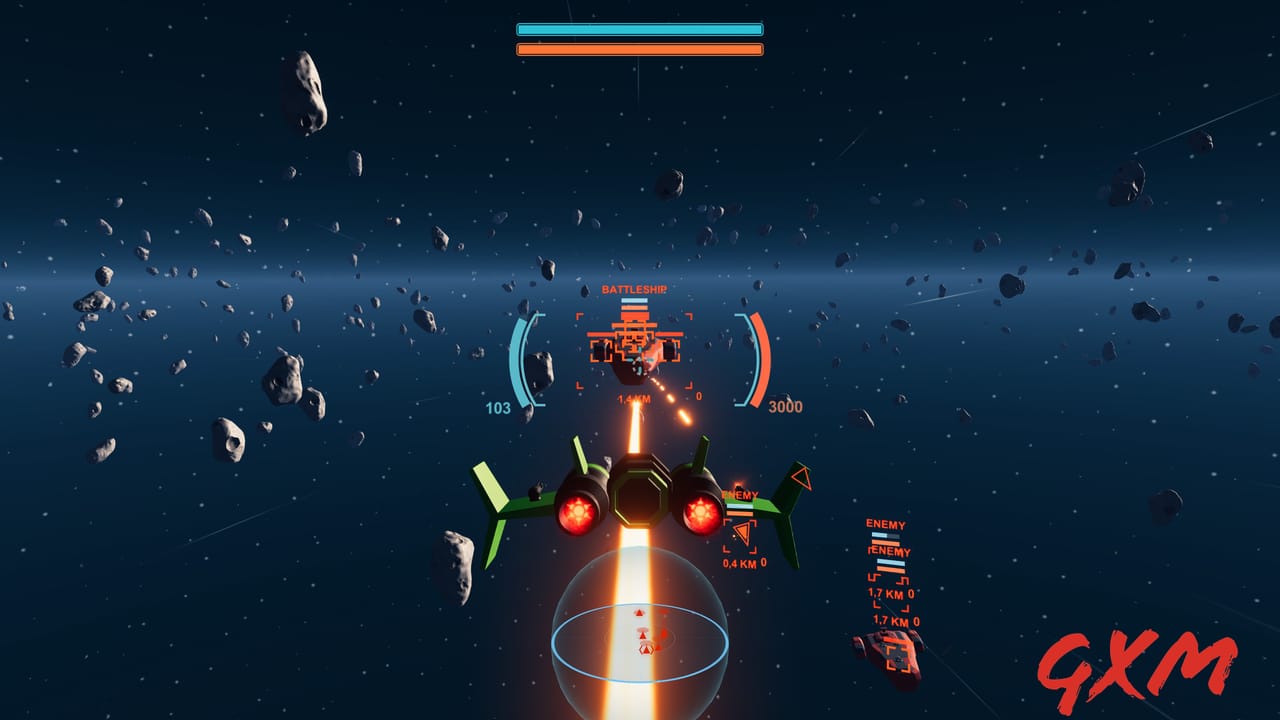1280x720 pixels.
Task: Select the player ship's left engine thruster
Action: 578,510
